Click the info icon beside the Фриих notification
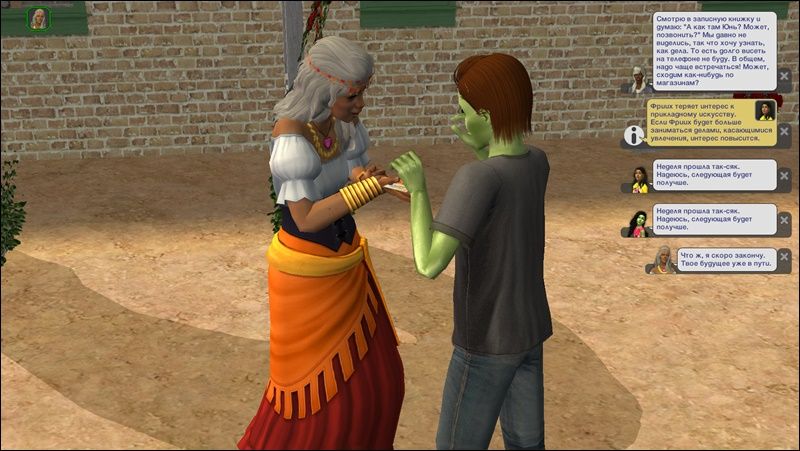800x451 pixels. 632,134
